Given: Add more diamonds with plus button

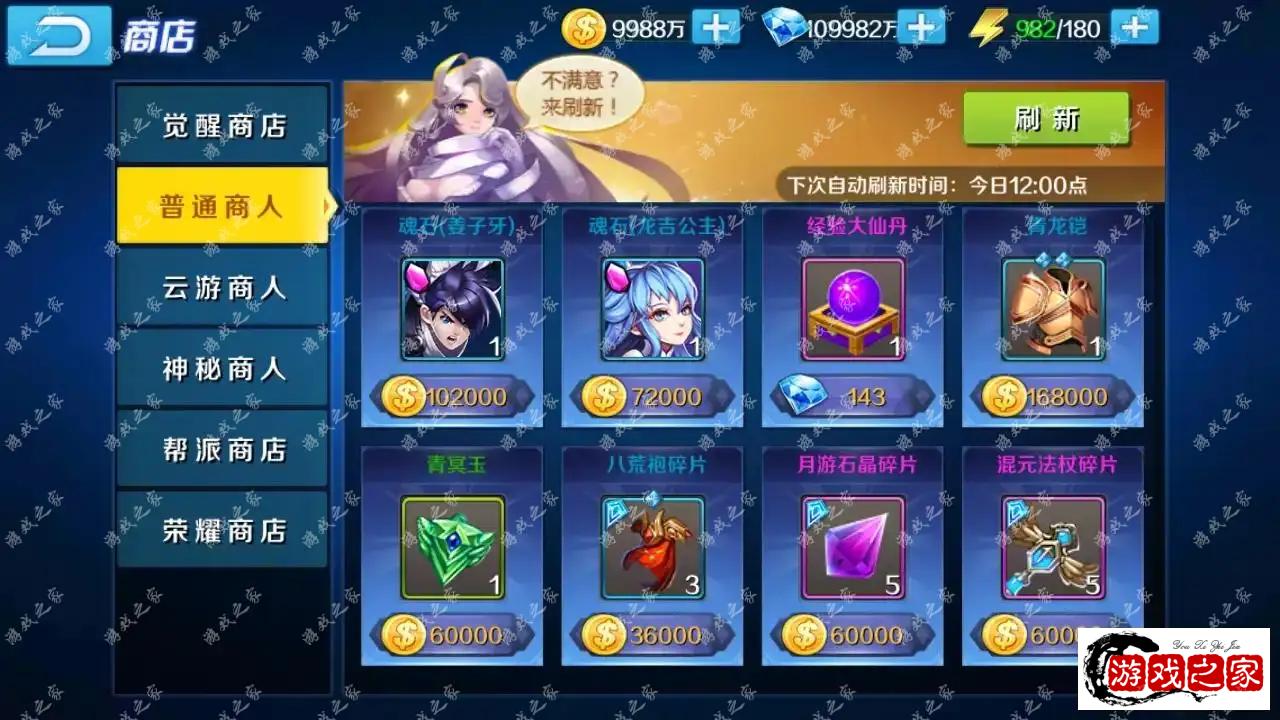Looking at the screenshot, I should coord(921,28).
